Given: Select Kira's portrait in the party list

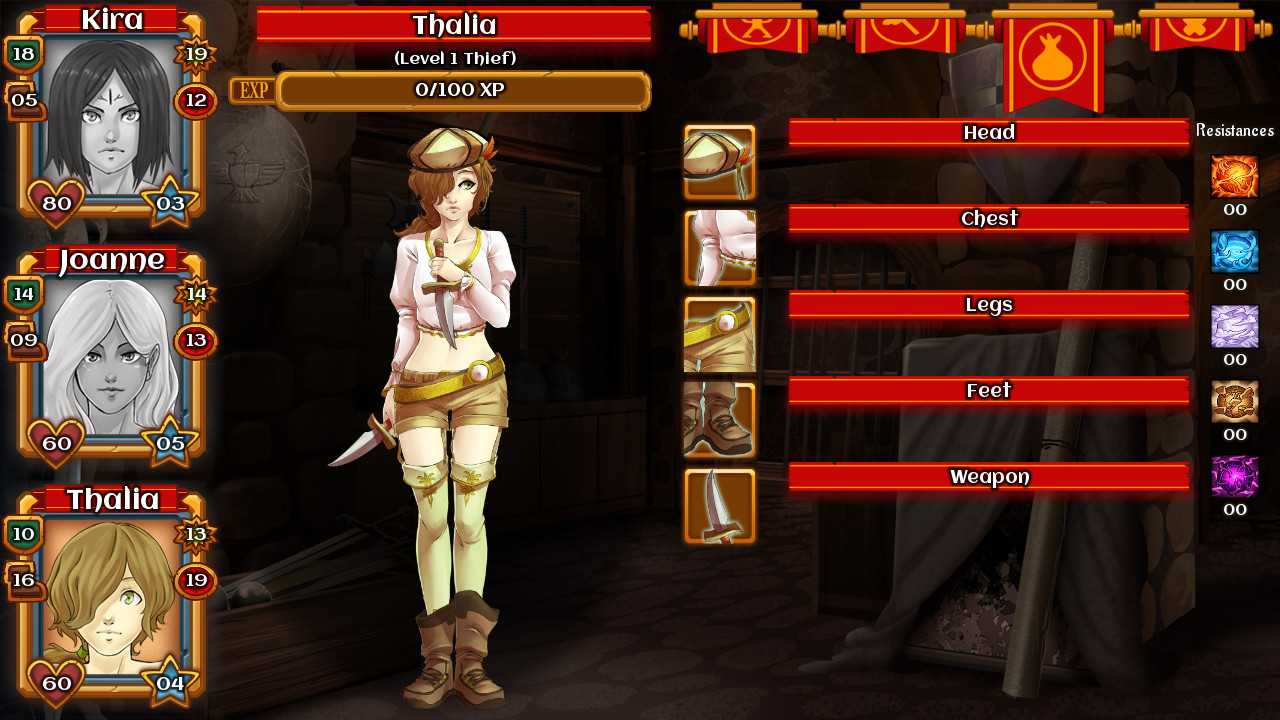Looking at the screenshot, I should (x=110, y=120).
